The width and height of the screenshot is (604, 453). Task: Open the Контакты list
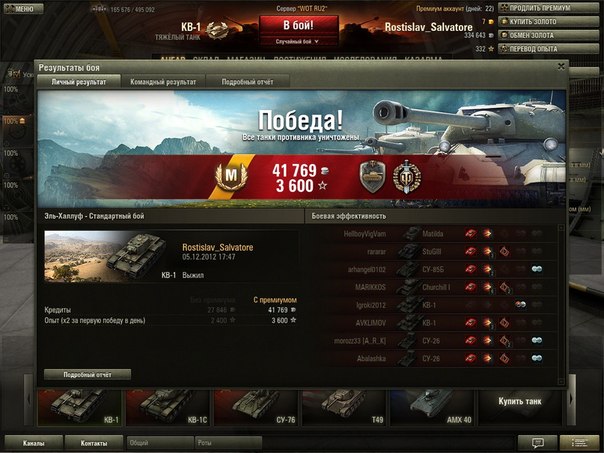coord(94,441)
